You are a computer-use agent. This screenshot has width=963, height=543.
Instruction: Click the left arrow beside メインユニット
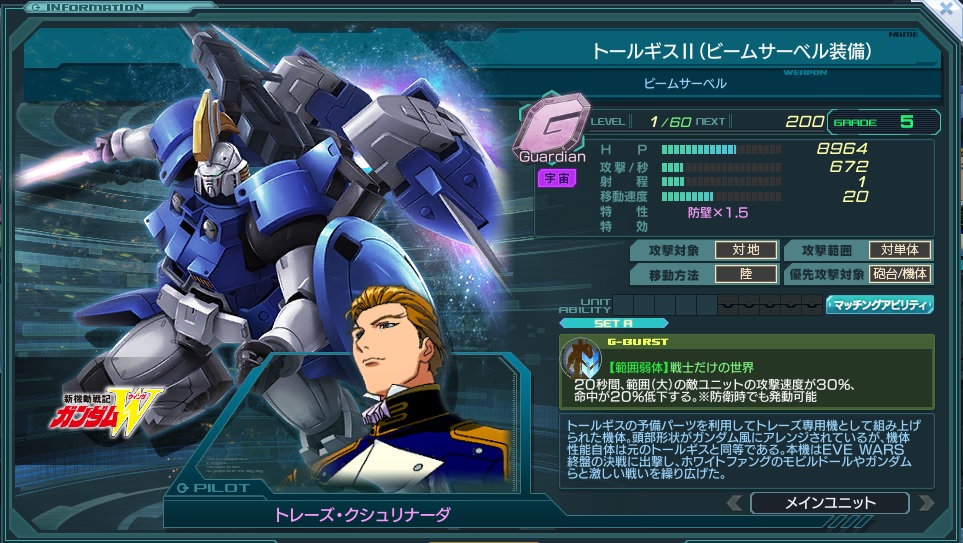pos(734,502)
